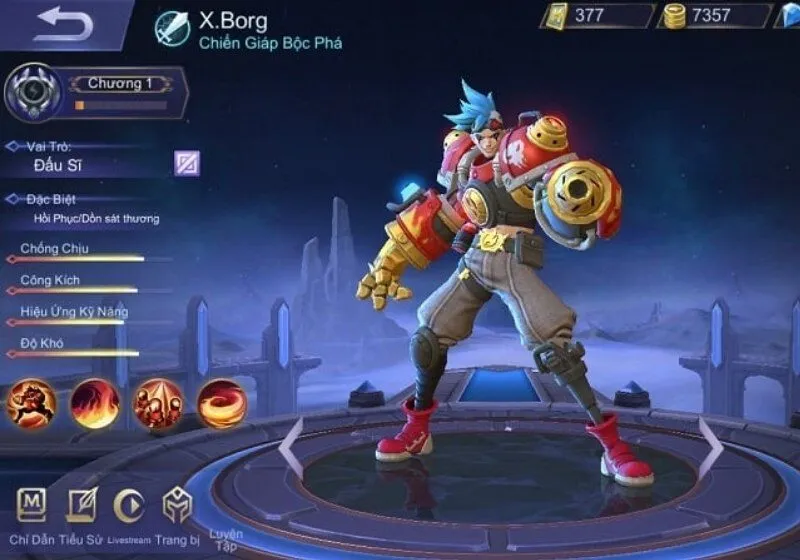
Task: Select the first skill icon with armored figure
Action: (x=31, y=403)
